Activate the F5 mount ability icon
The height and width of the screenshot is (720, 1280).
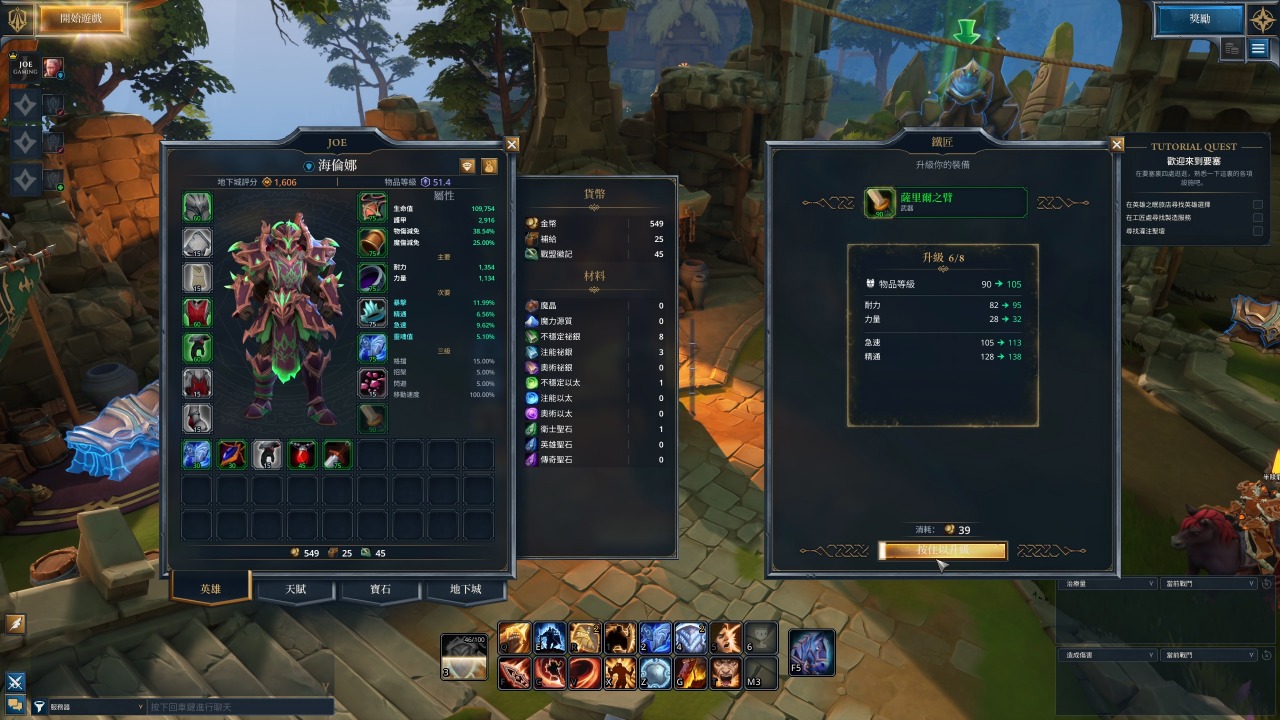tap(811, 652)
